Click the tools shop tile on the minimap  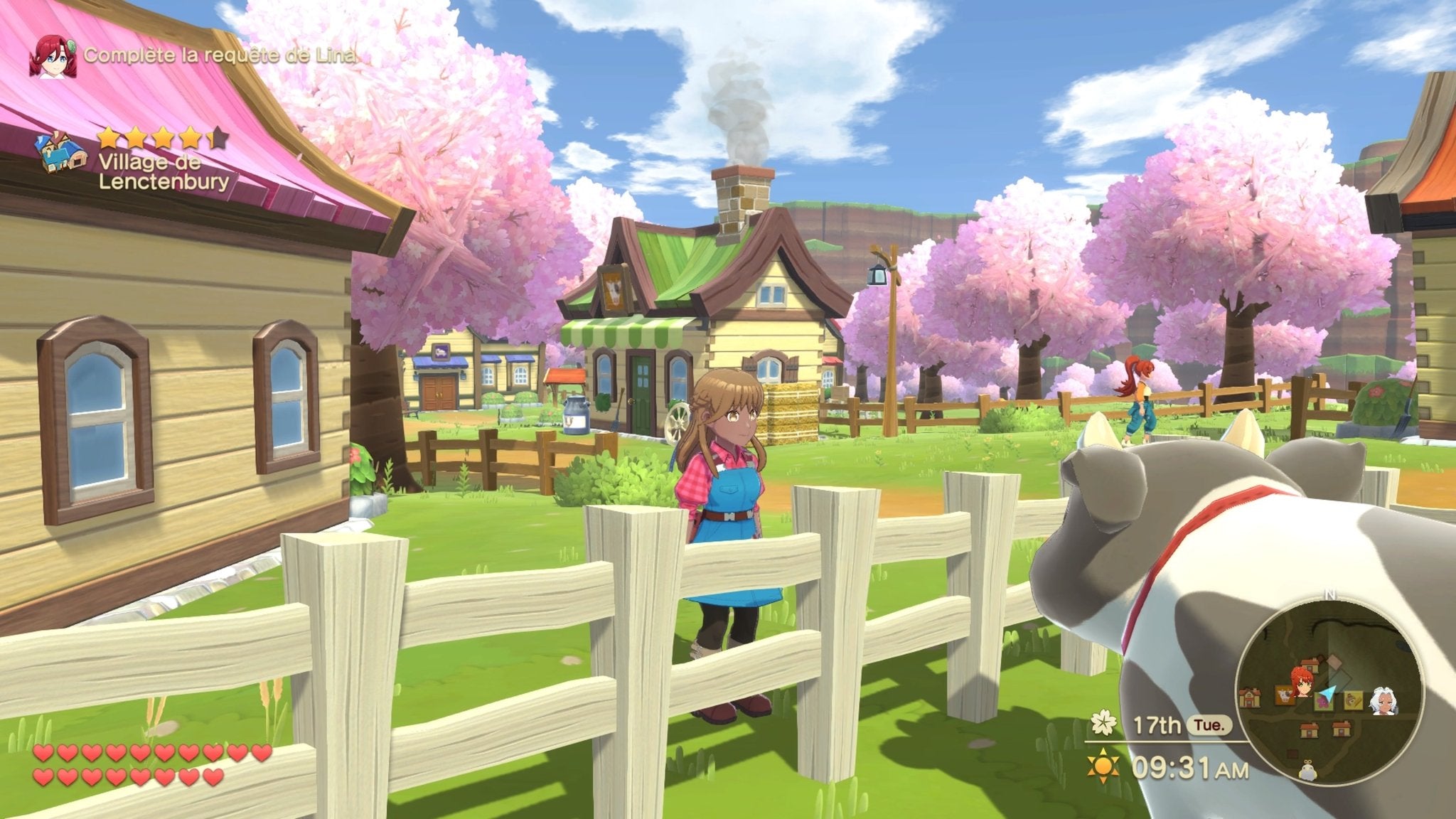[x=1353, y=700]
